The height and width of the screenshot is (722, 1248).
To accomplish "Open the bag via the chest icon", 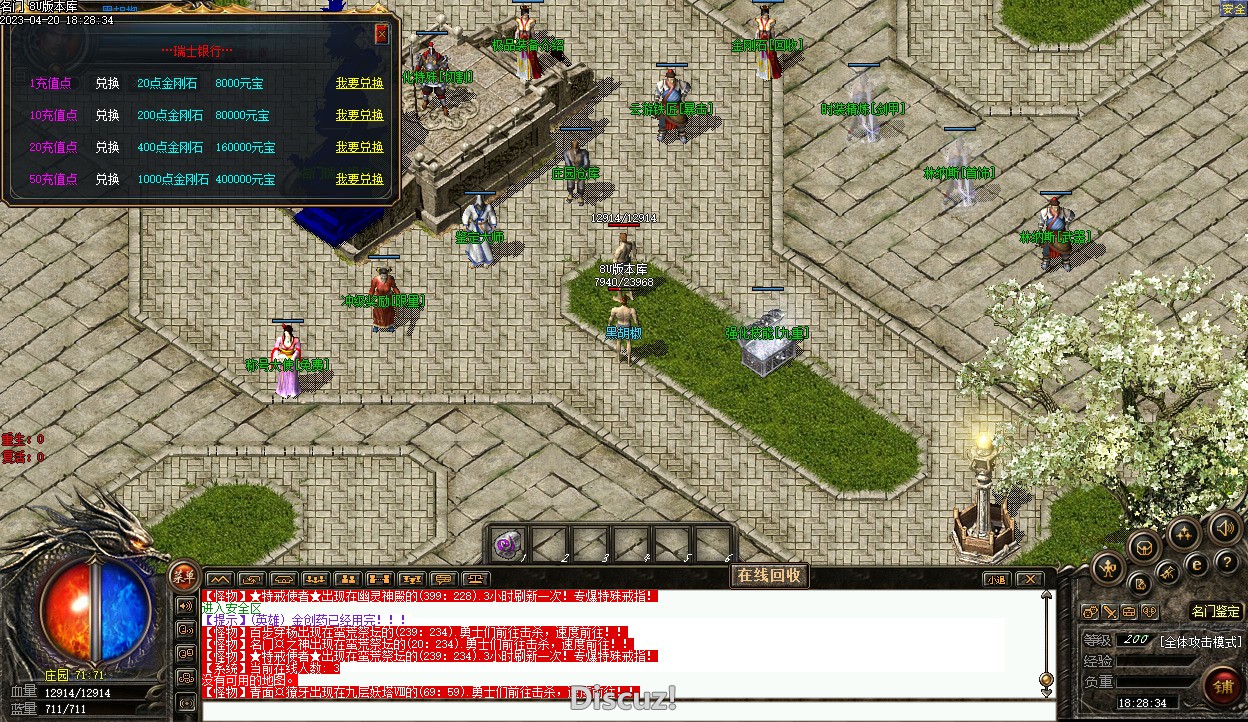I will coord(1145,546).
